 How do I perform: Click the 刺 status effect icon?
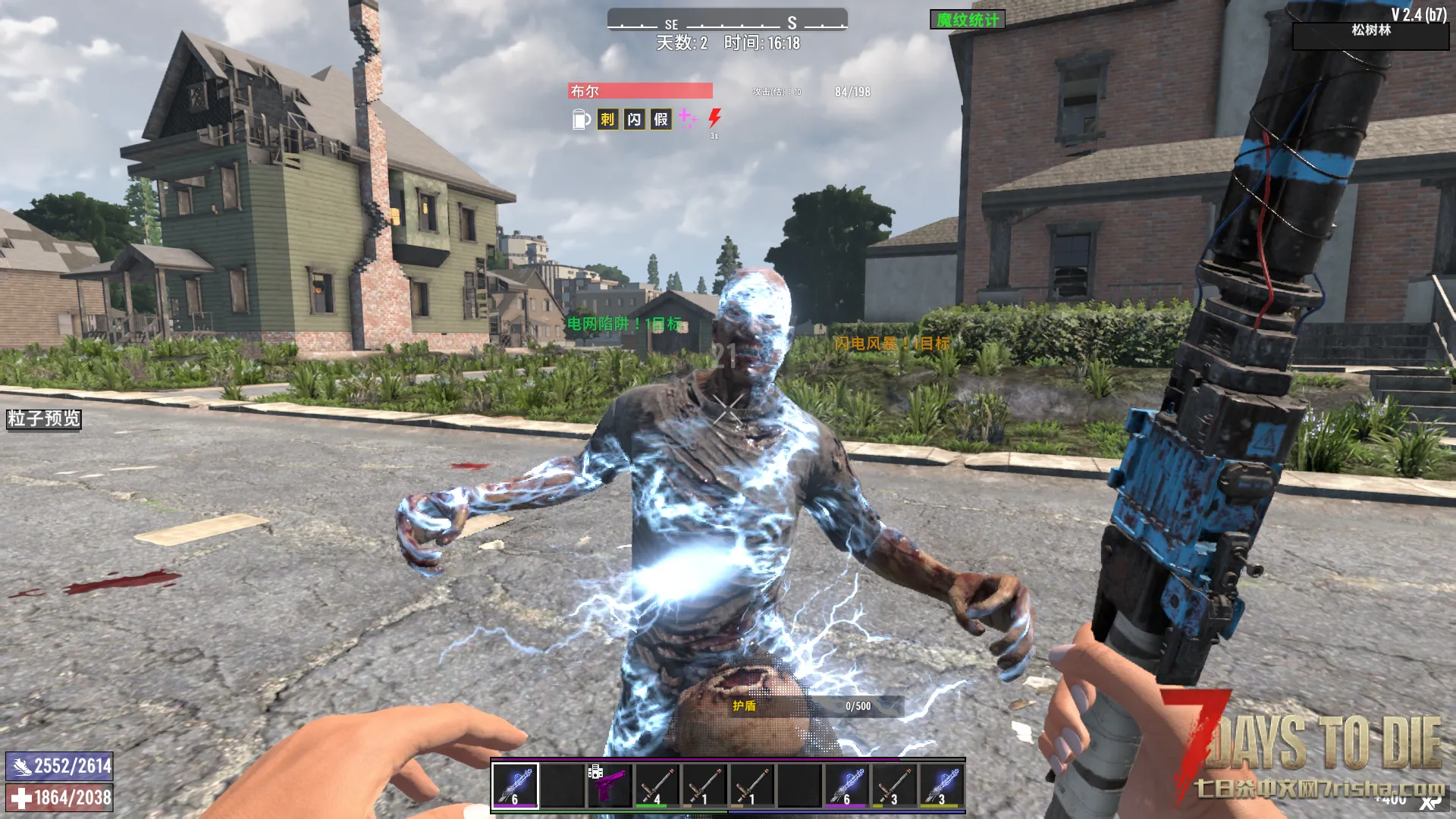click(607, 119)
